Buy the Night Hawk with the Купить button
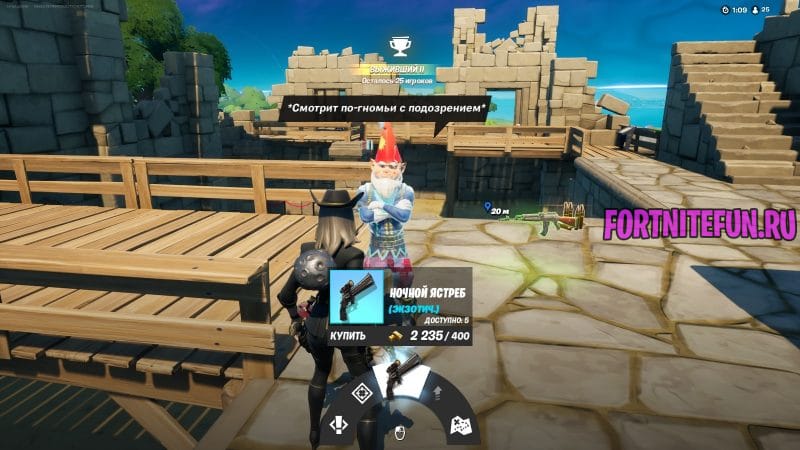 [349, 336]
